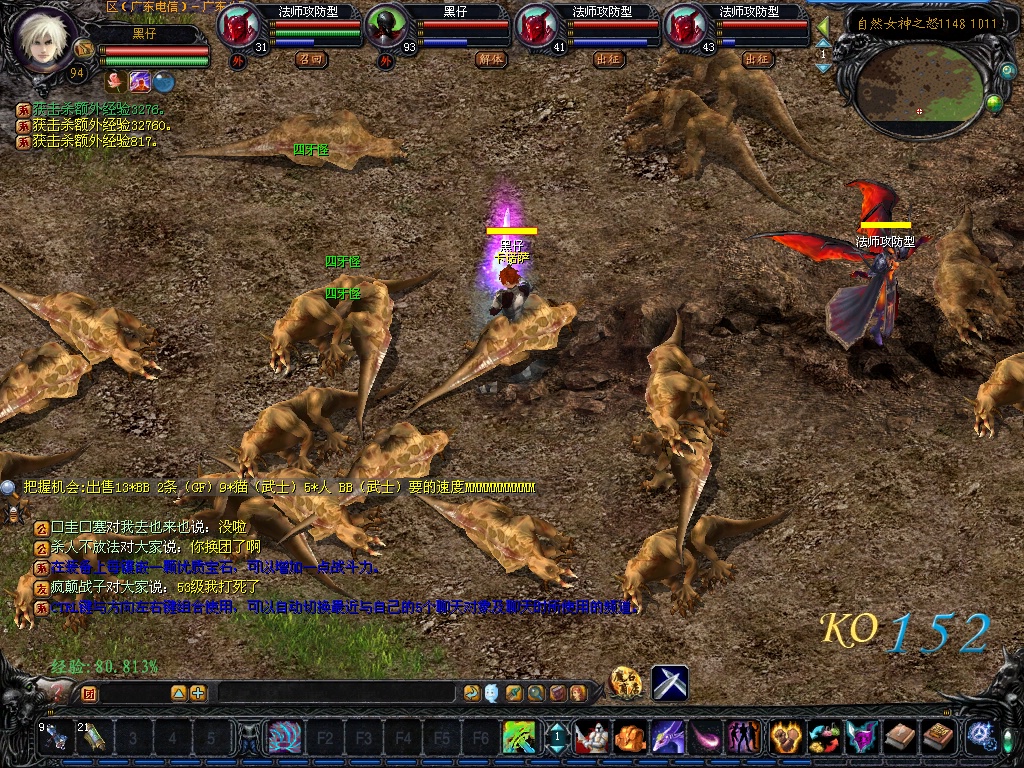
Task: Click the rose buff icon under the player bars
Action: click(115, 81)
